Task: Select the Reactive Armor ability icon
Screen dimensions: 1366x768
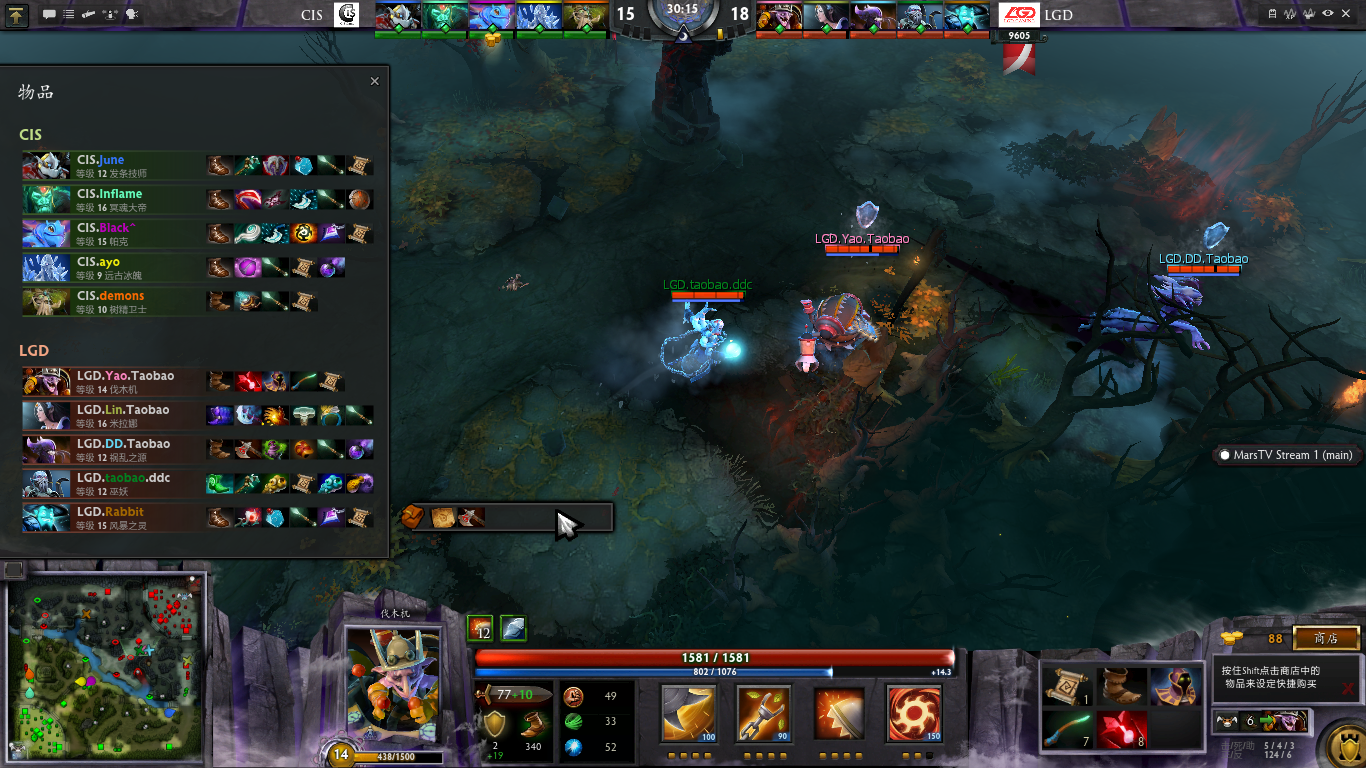Action: [x=839, y=713]
